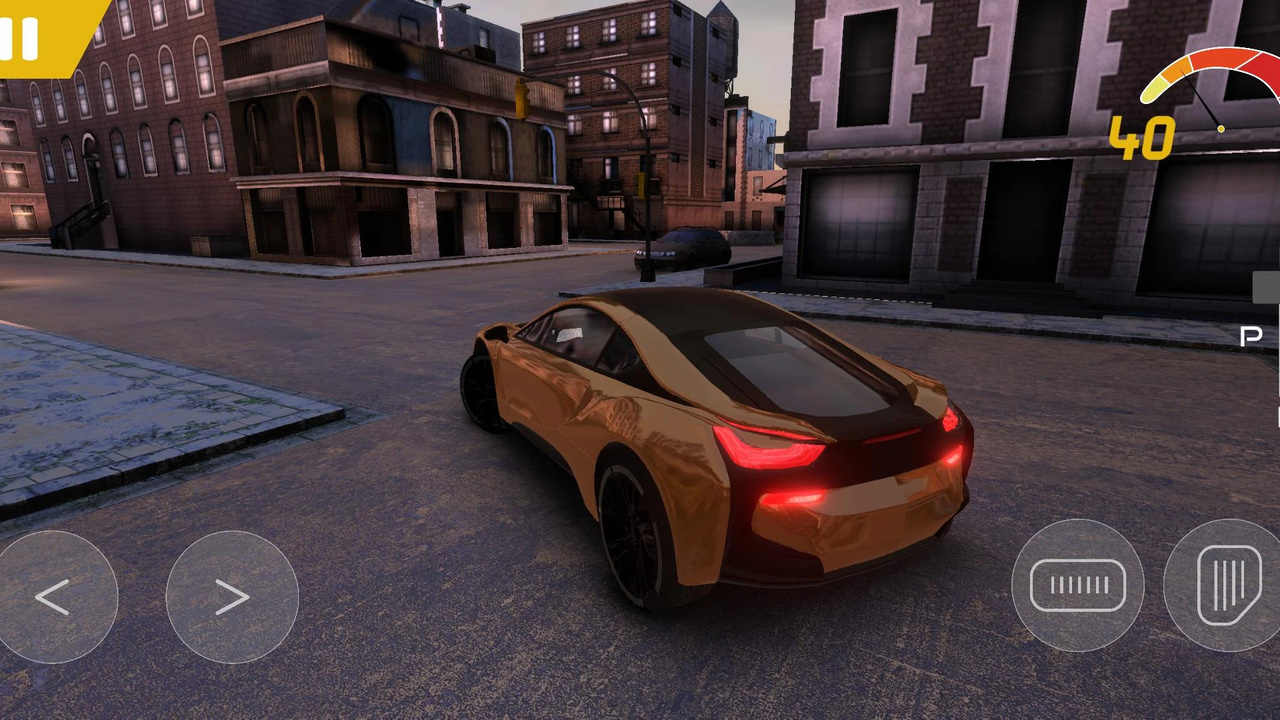The width and height of the screenshot is (1280, 720).
Task: Steer left with the left arrow button
Action: pos(53,597)
